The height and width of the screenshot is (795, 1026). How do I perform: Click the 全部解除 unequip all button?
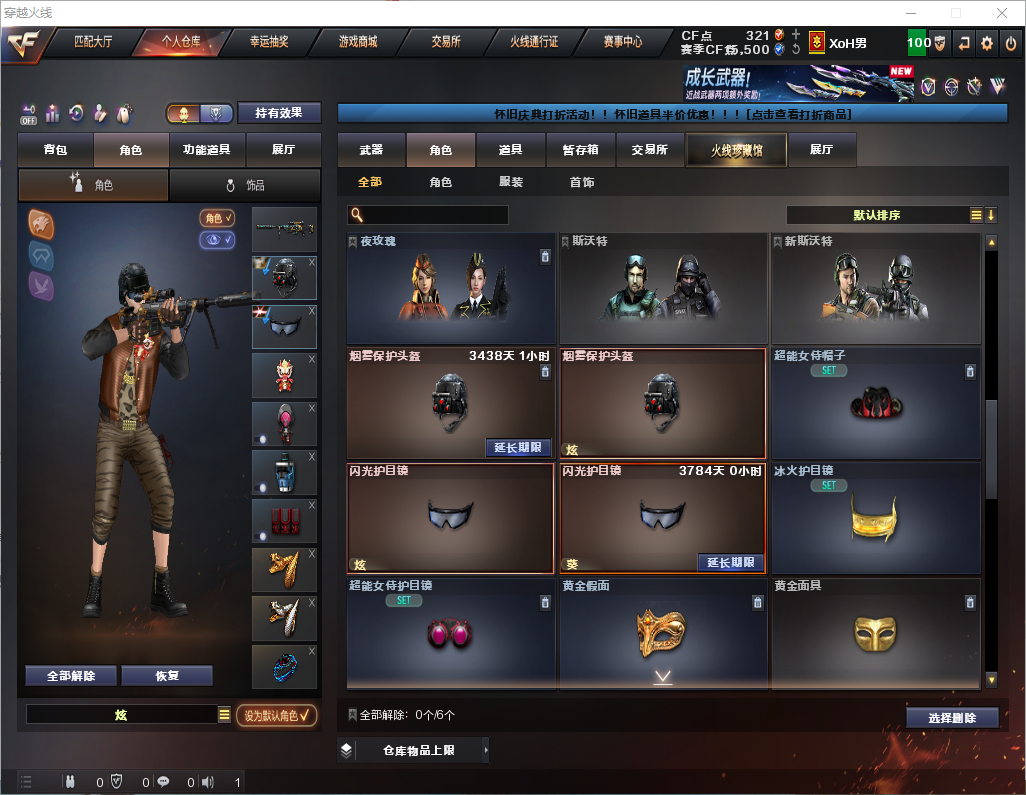[x=71, y=676]
